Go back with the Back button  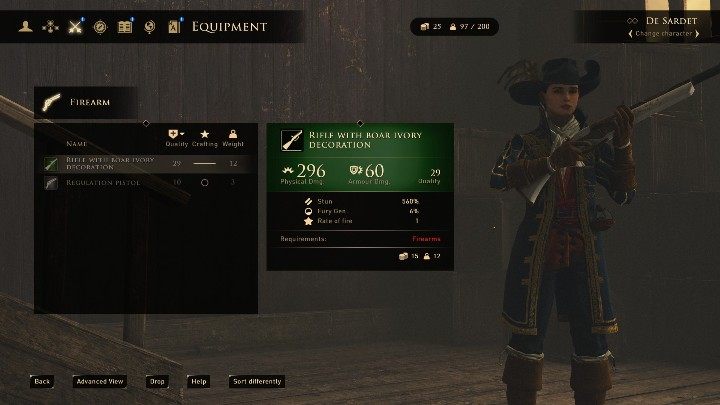[x=42, y=381]
